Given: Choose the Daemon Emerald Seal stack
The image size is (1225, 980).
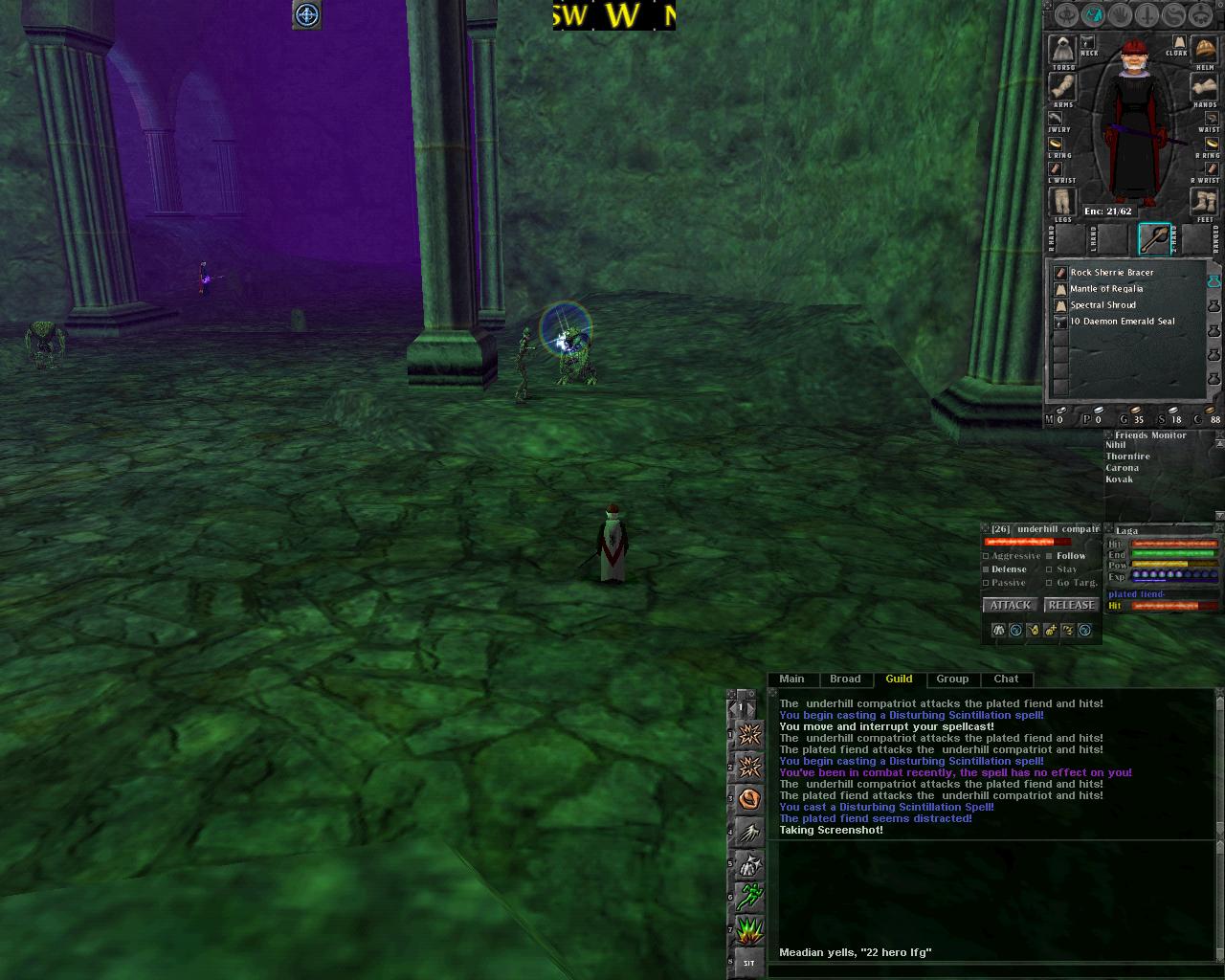Looking at the screenshot, I should (x=1122, y=322).
